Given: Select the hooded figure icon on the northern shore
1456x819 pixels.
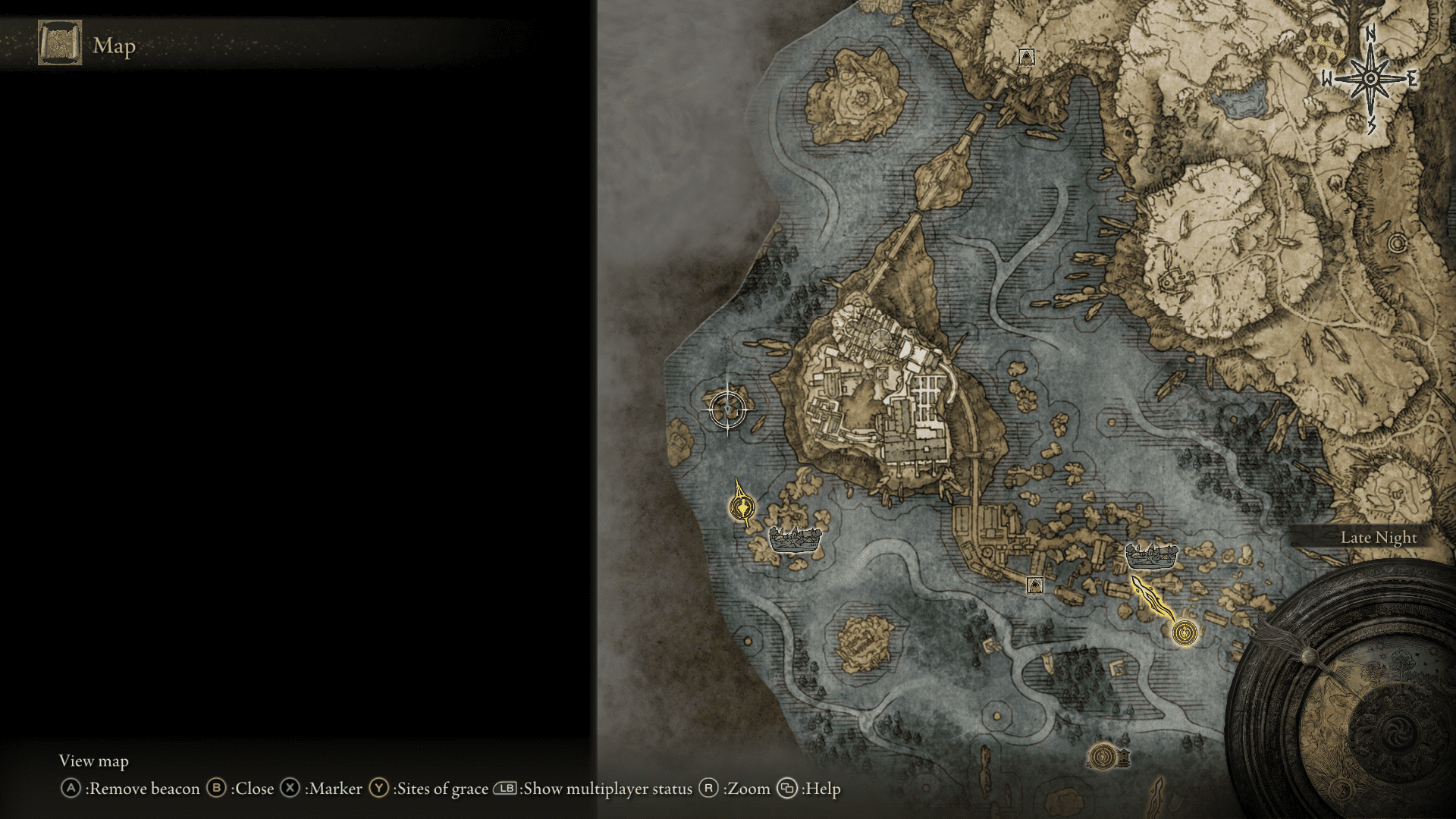Looking at the screenshot, I should (1026, 57).
